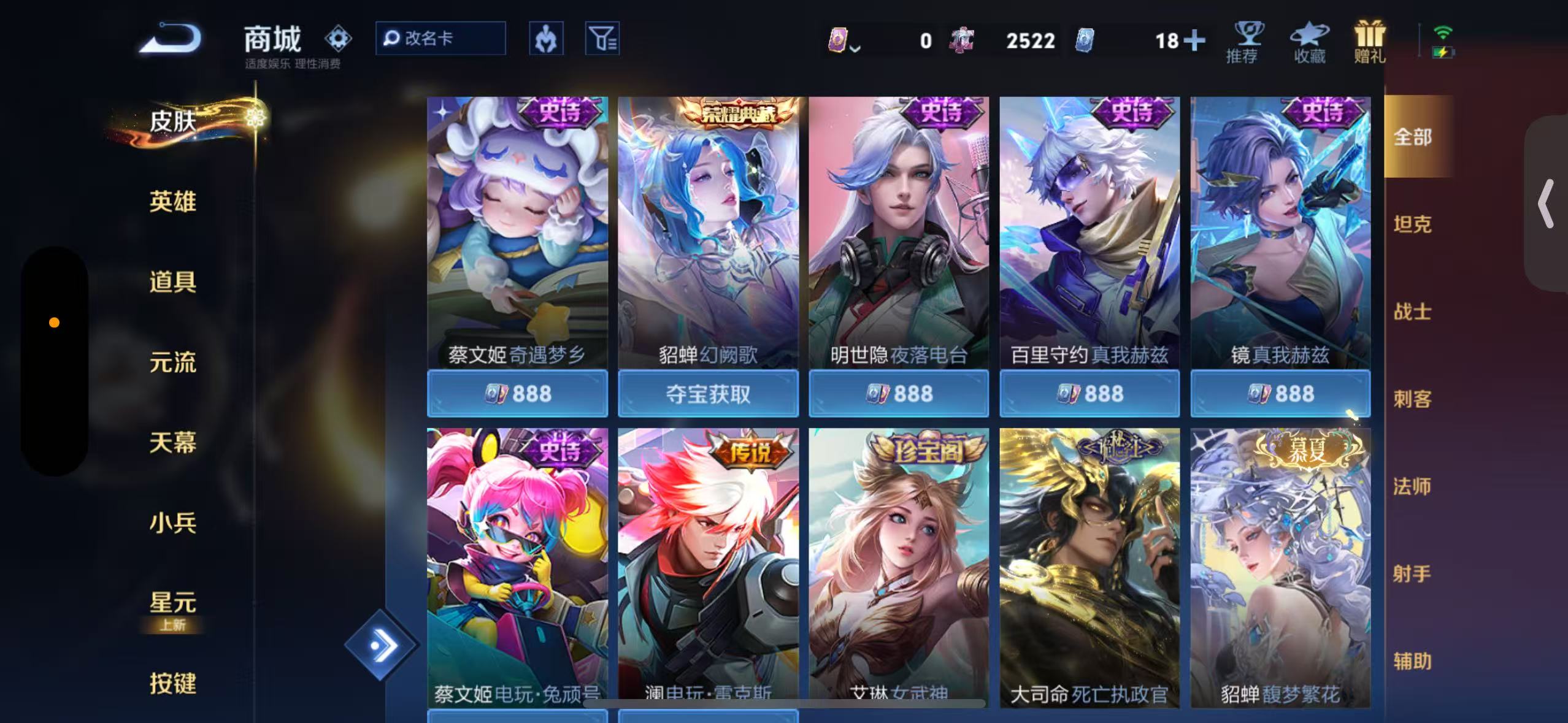Buy 蔡文姬奇遇梦乡 for 888
Viewport: 1568px width, 723px height.
pyautogui.click(x=517, y=394)
